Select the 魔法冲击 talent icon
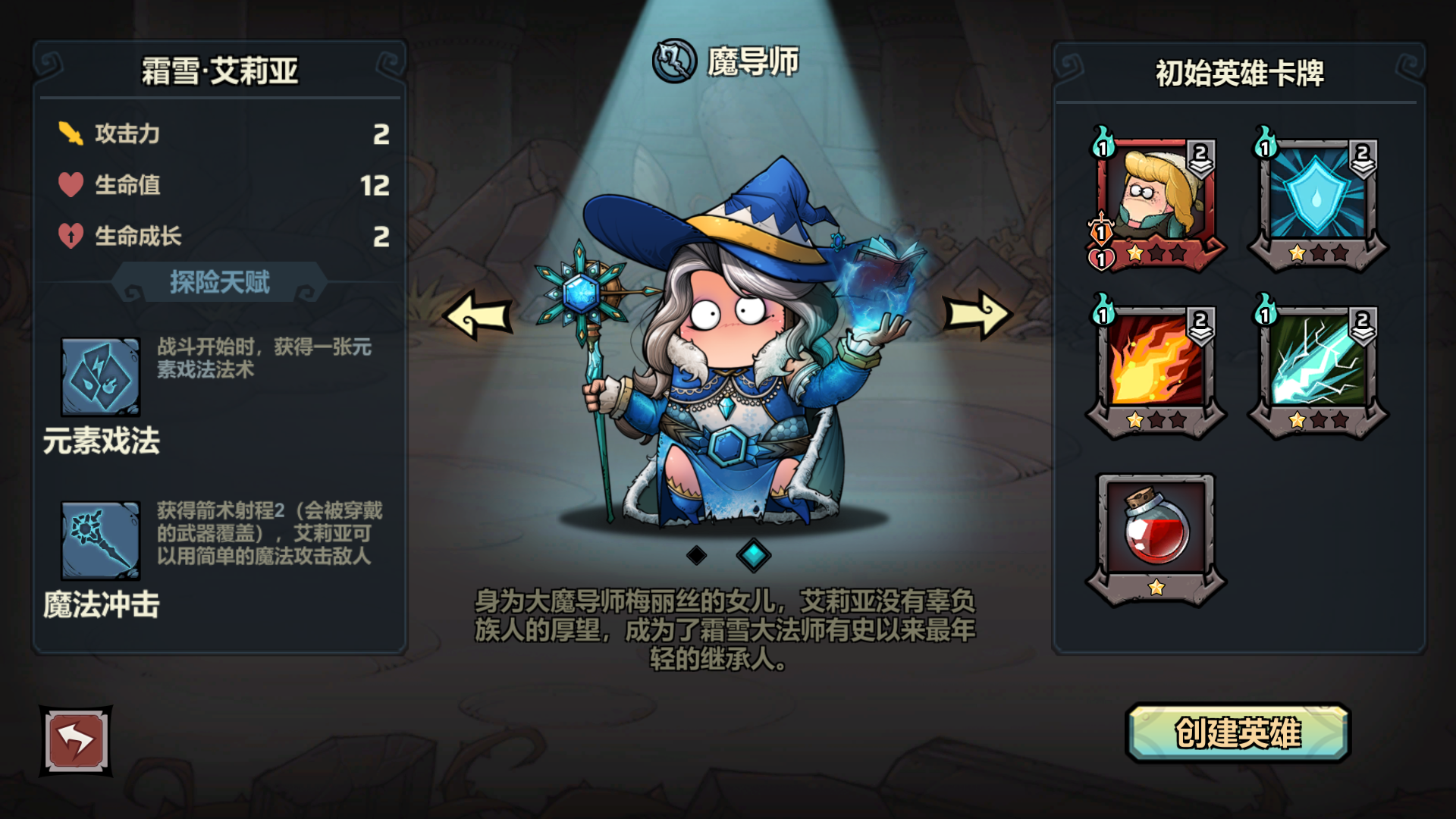 (99, 540)
